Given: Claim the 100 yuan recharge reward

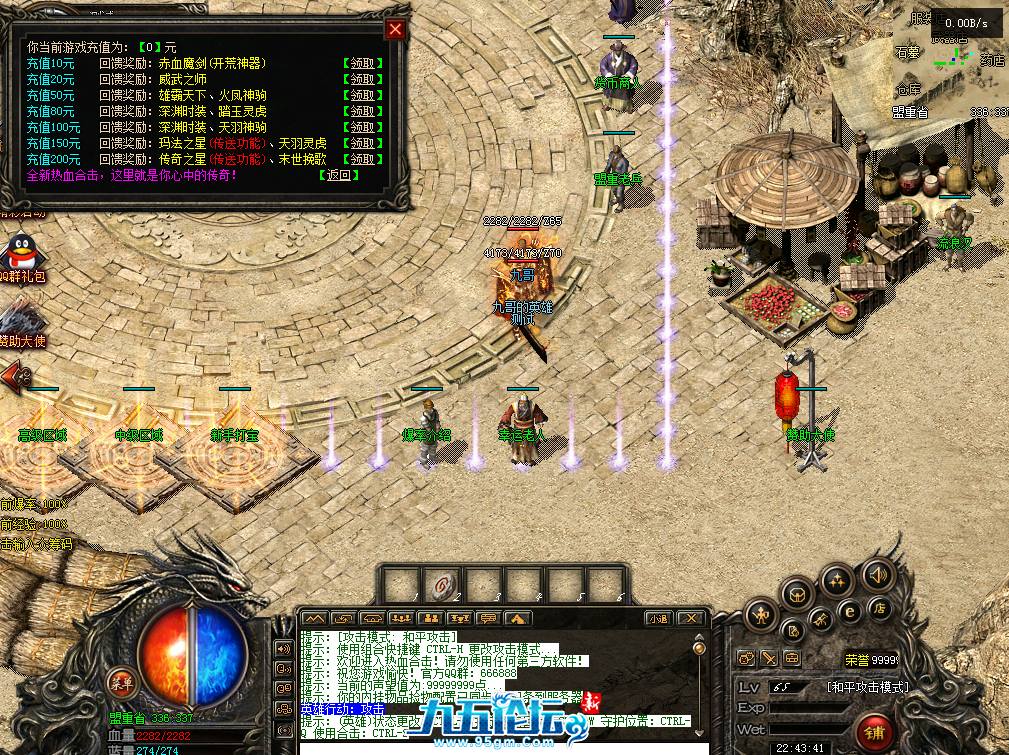Looking at the screenshot, I should (x=363, y=127).
